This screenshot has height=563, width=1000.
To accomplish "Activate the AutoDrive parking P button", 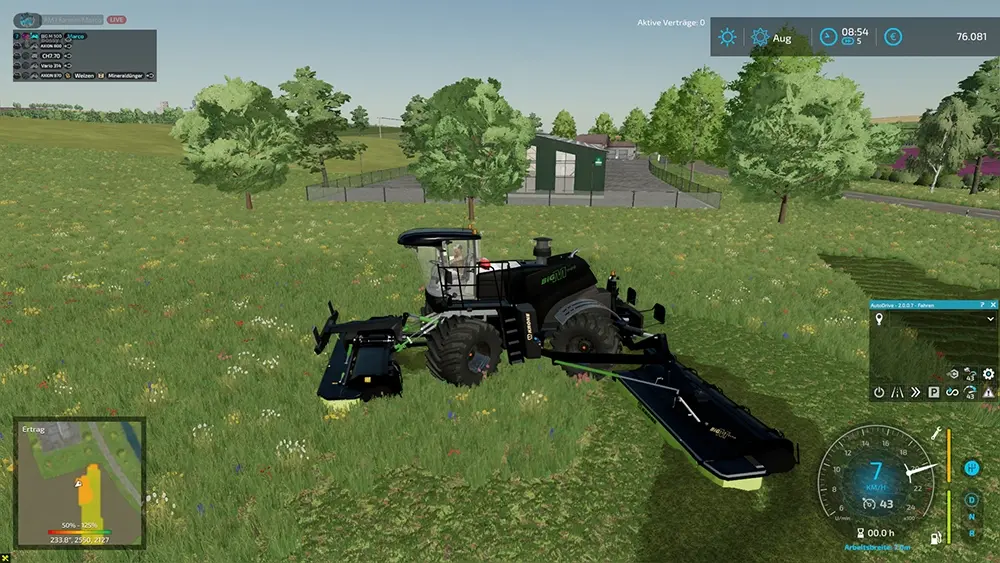I will tap(933, 393).
